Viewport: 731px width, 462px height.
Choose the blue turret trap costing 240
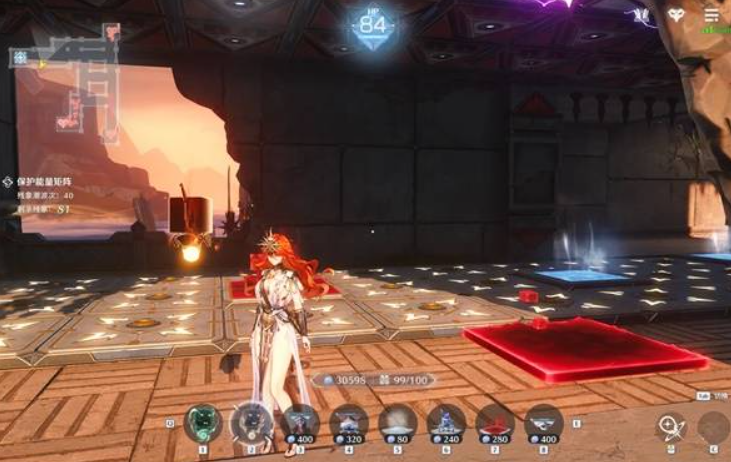click(x=446, y=424)
